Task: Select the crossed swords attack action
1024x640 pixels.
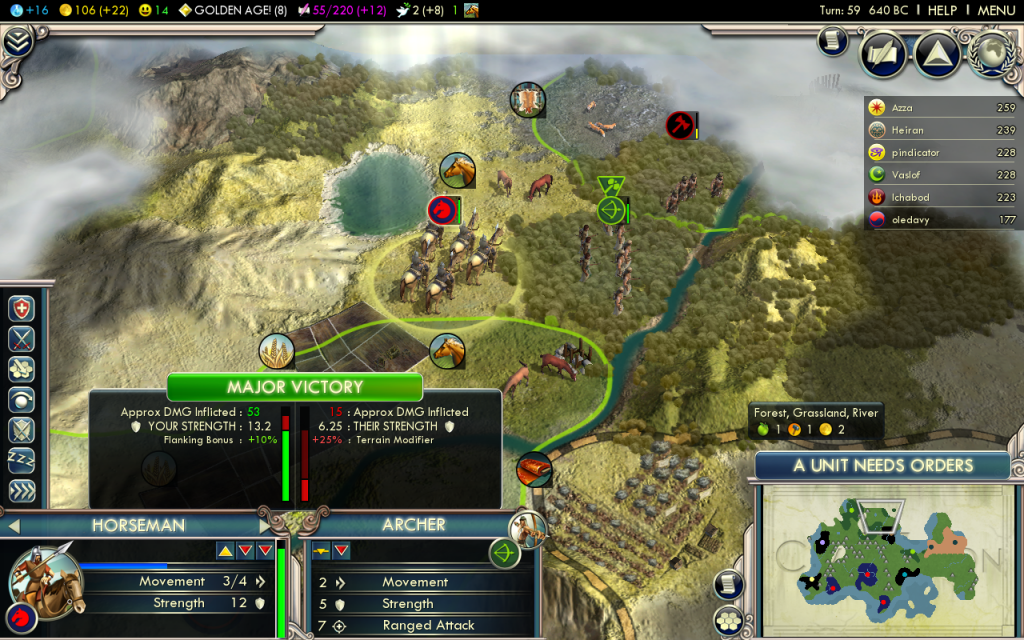Action: (x=22, y=339)
